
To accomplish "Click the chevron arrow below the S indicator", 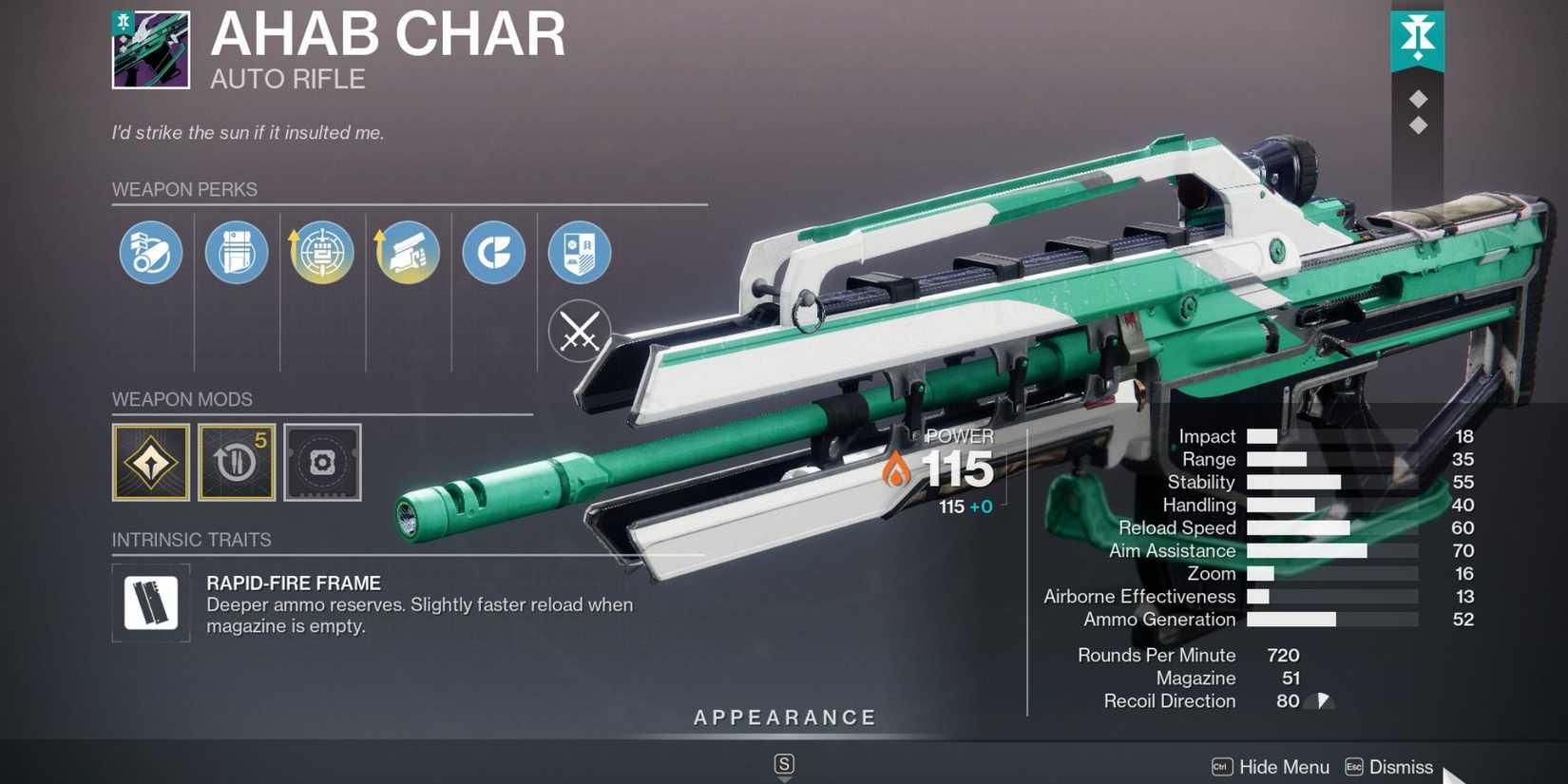I will click(784, 779).
